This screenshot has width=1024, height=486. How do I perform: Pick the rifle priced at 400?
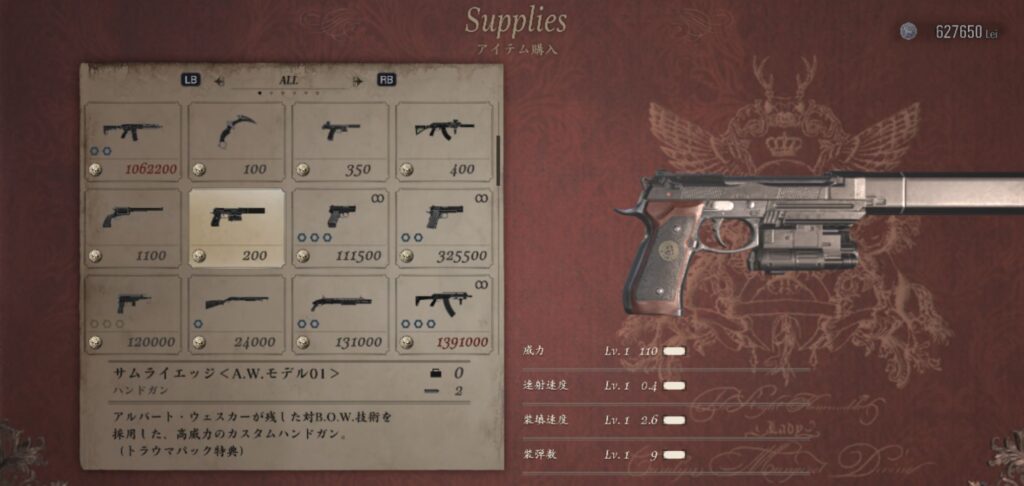(x=444, y=141)
